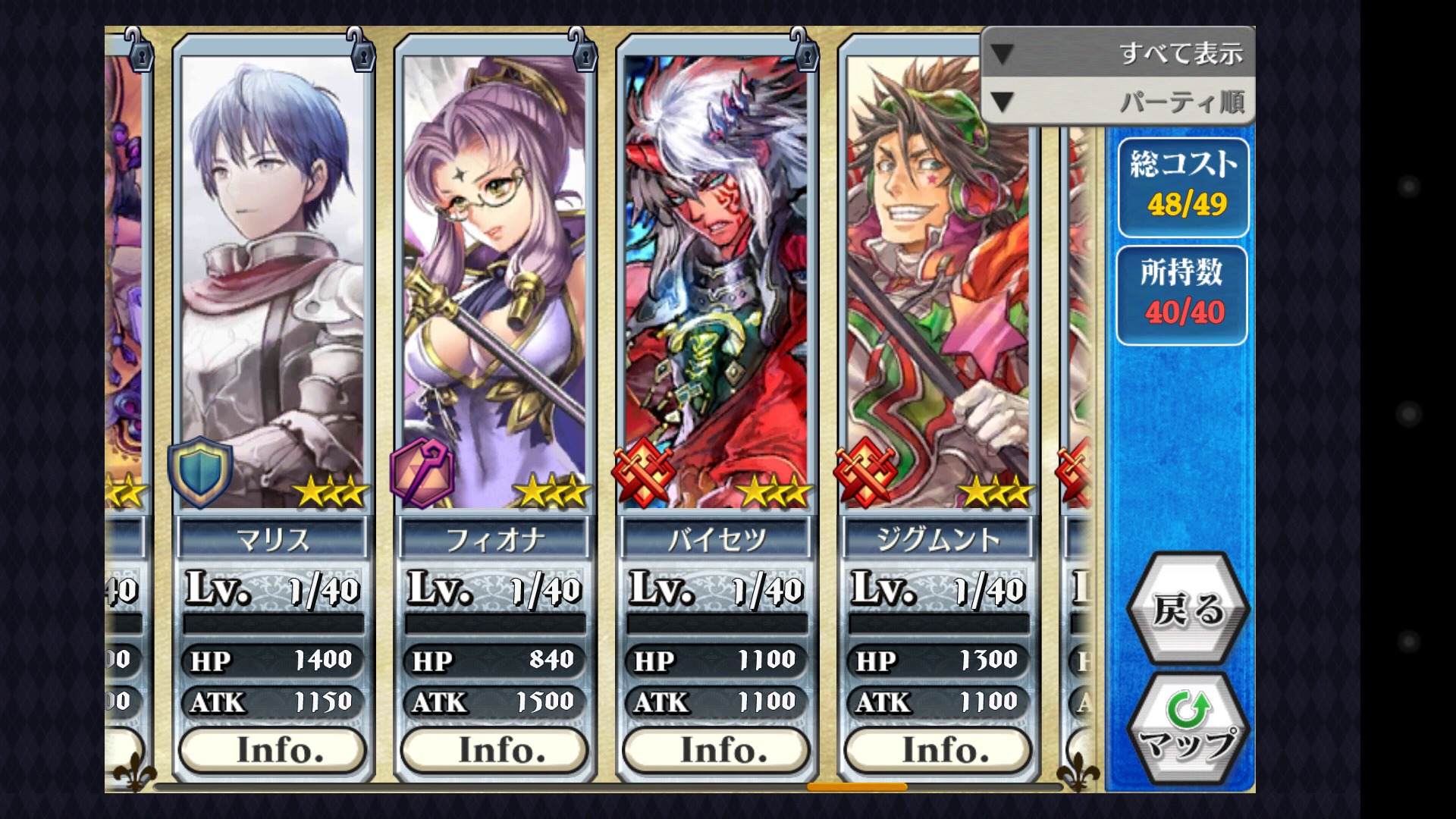Open Info for フィオナ
The width and height of the screenshot is (1456, 819).
tap(494, 750)
